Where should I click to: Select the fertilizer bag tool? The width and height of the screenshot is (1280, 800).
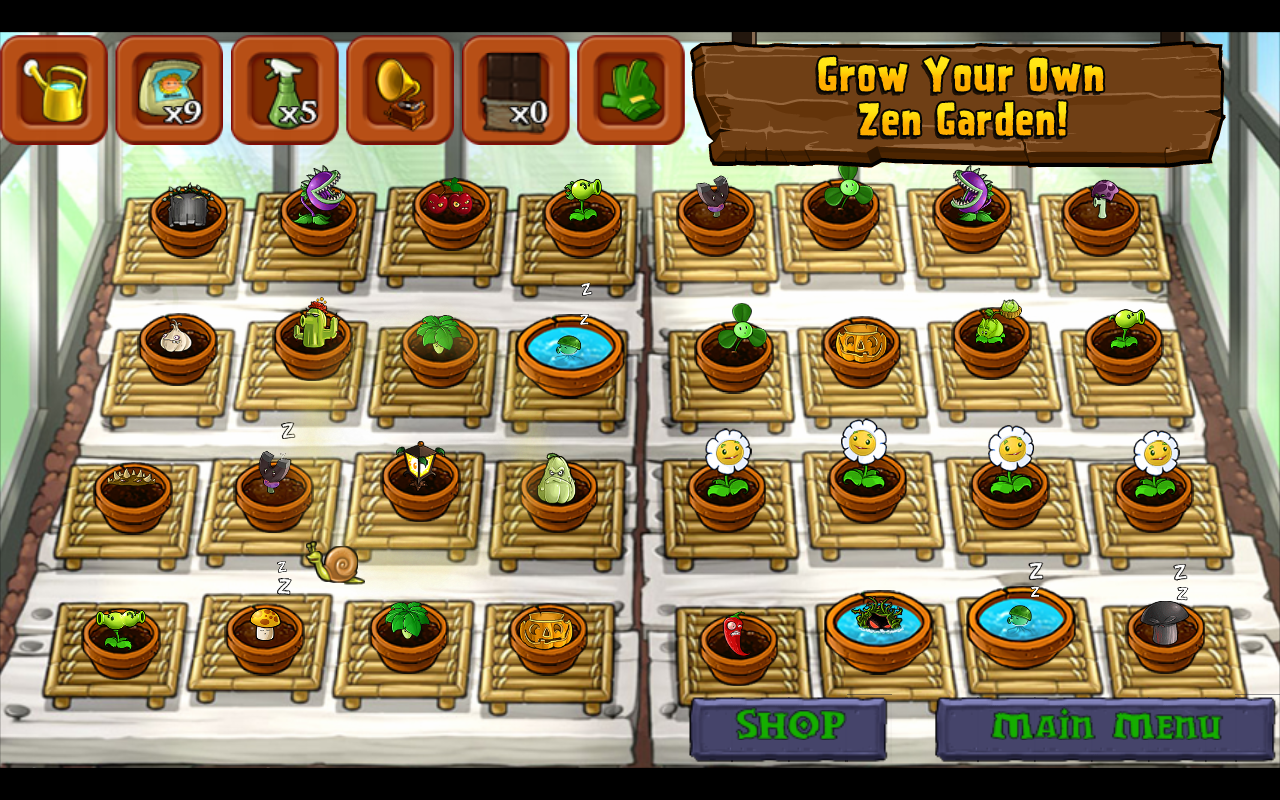(x=169, y=90)
